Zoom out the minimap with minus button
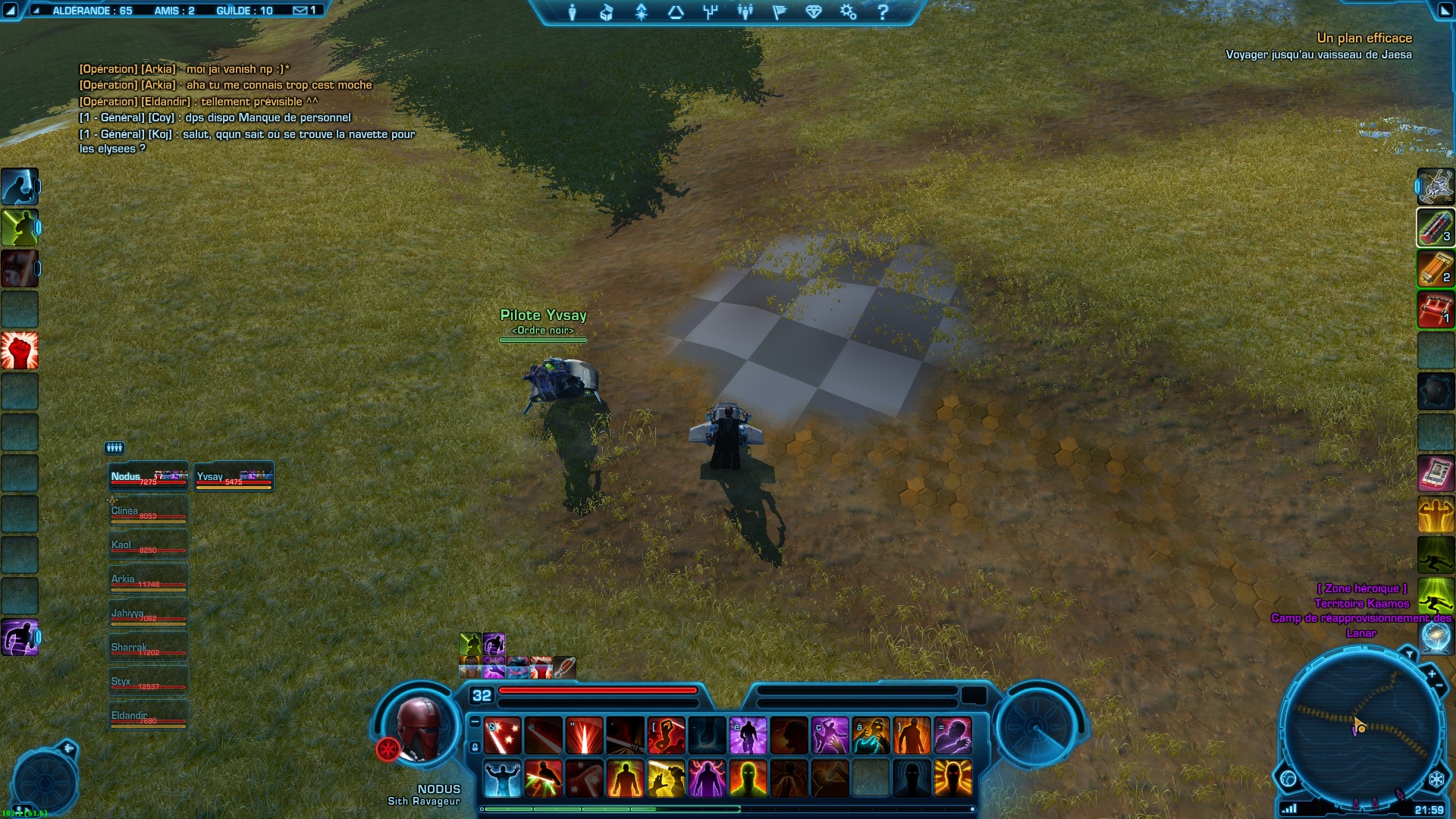The width and height of the screenshot is (1456, 819). pyautogui.click(x=1439, y=686)
